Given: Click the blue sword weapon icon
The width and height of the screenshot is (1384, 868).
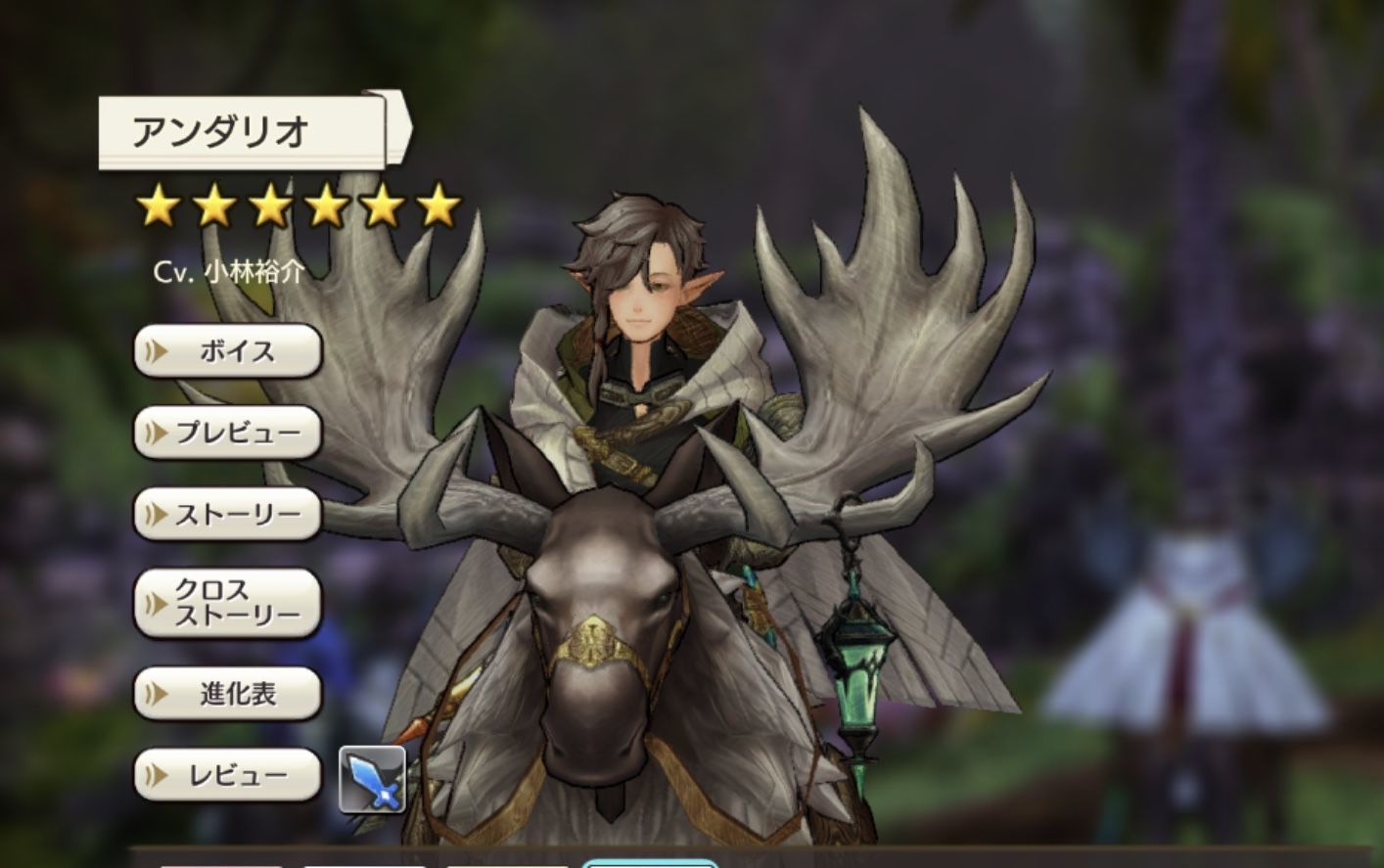Looking at the screenshot, I should coord(372,779).
